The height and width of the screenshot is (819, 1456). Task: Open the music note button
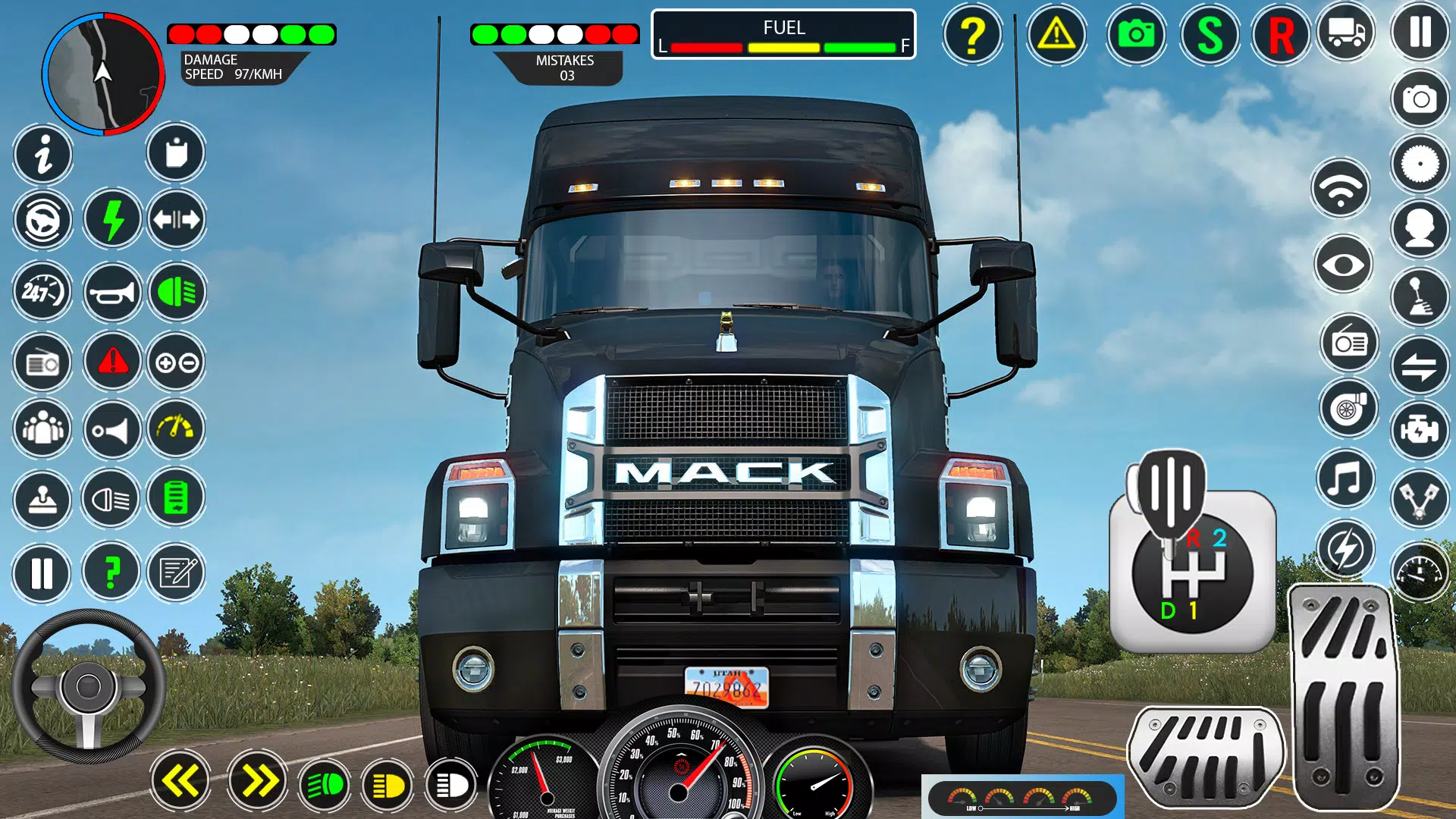pyautogui.click(x=1345, y=479)
